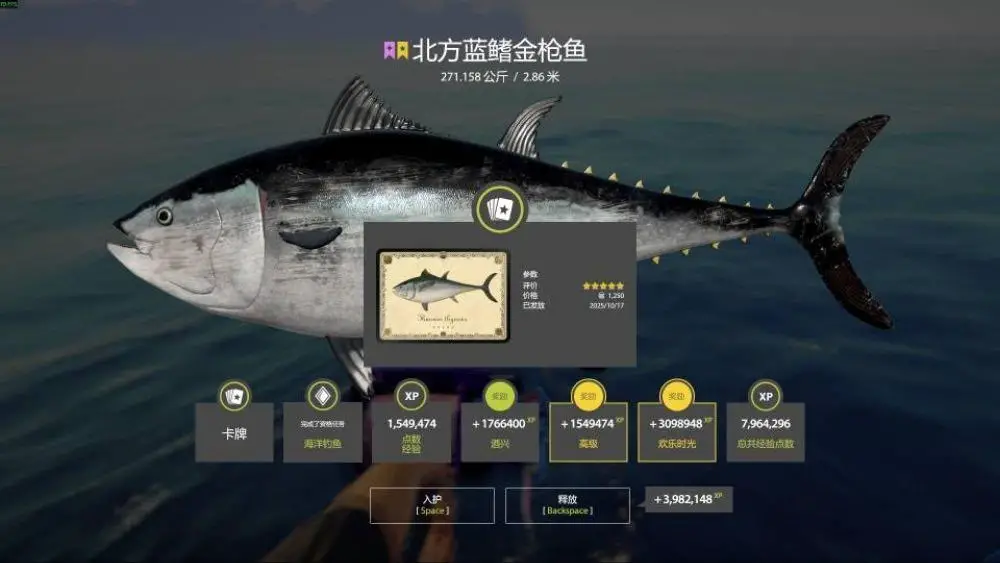Open the 卡牌 card tile

tap(234, 432)
